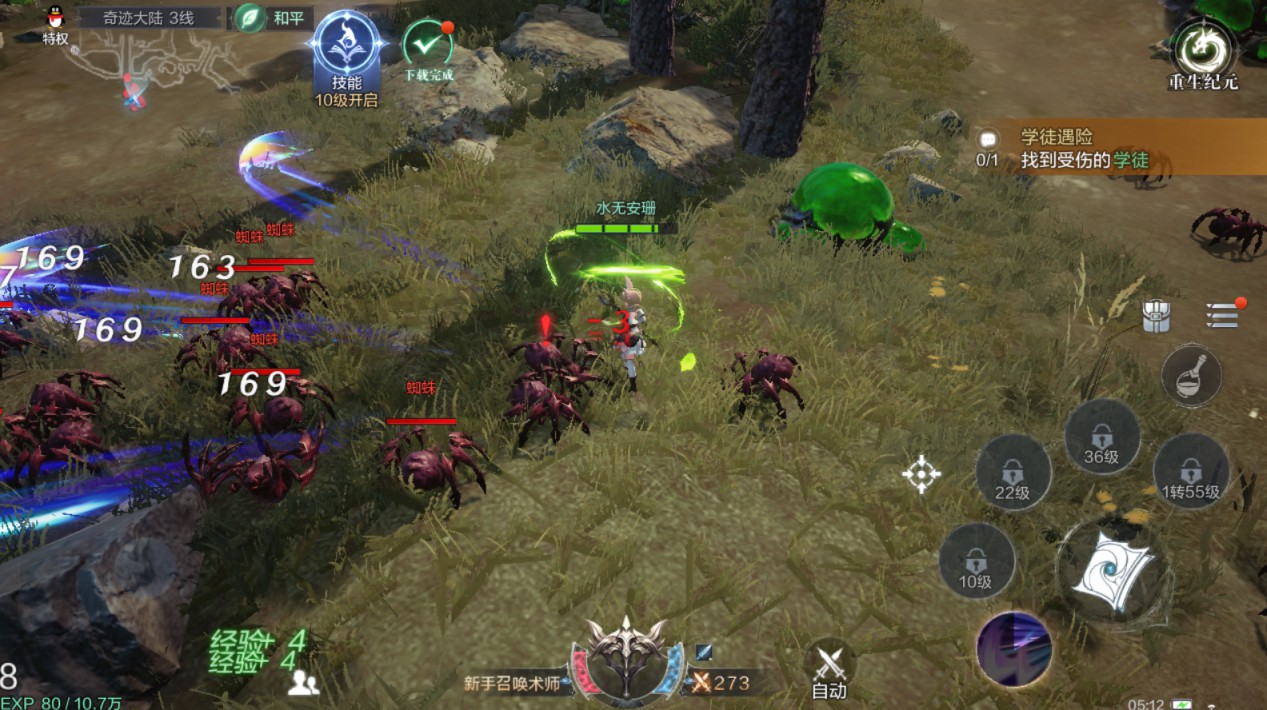Cast the purple slash skill
Screen dimensions: 1267x710
point(1014,648)
